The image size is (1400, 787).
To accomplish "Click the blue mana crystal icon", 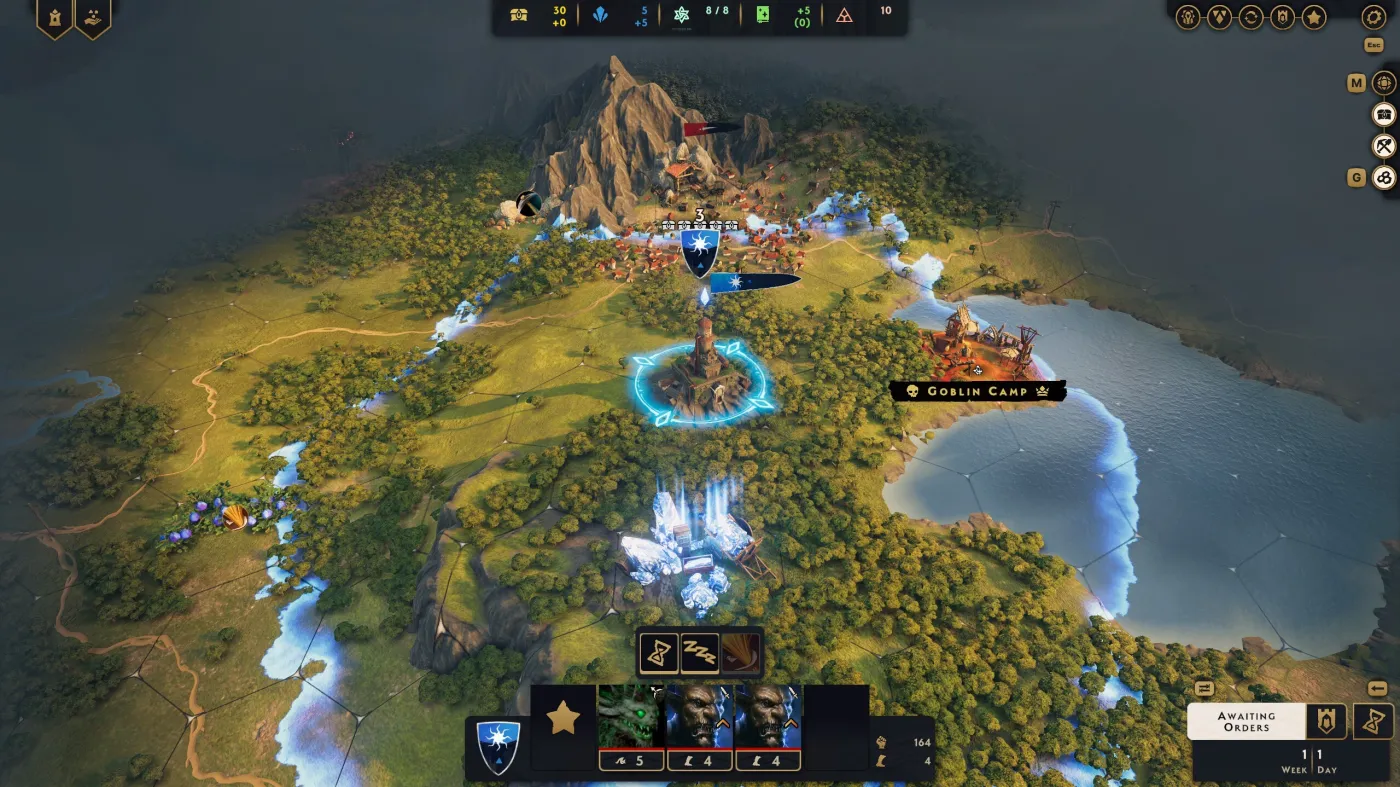I will (600, 16).
